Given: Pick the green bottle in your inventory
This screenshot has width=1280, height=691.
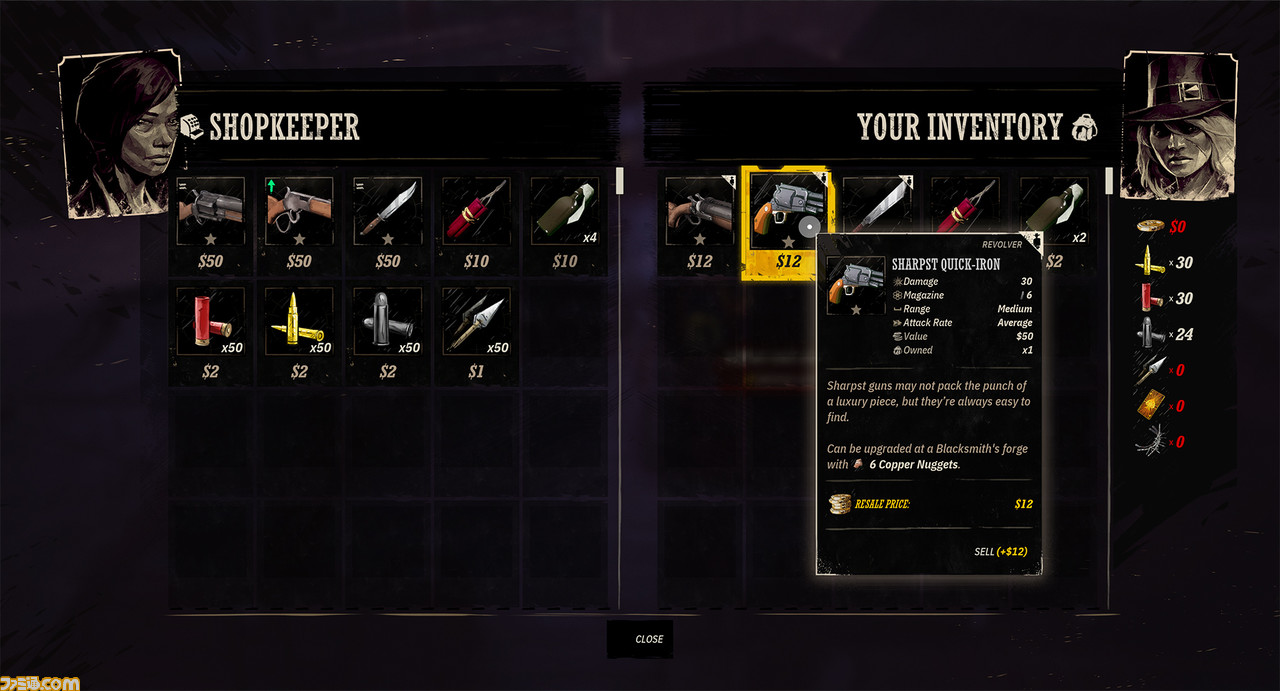Looking at the screenshot, I should (1053, 205).
